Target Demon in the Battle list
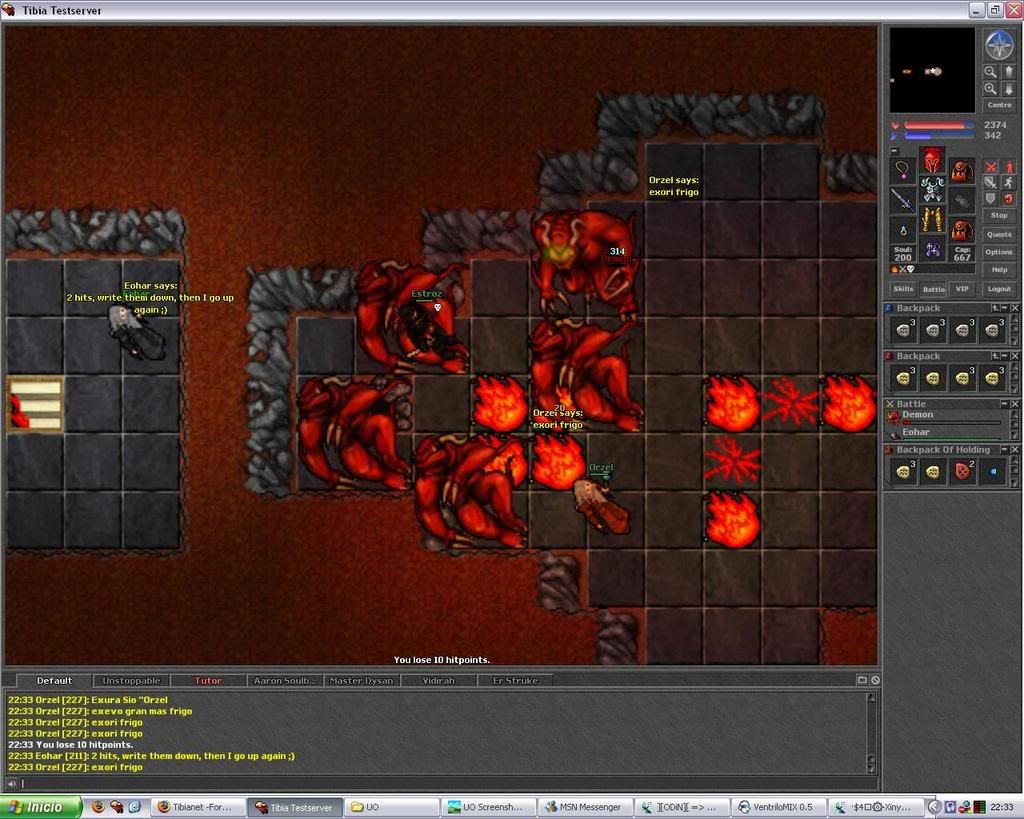This screenshot has width=1024, height=819. [918, 415]
